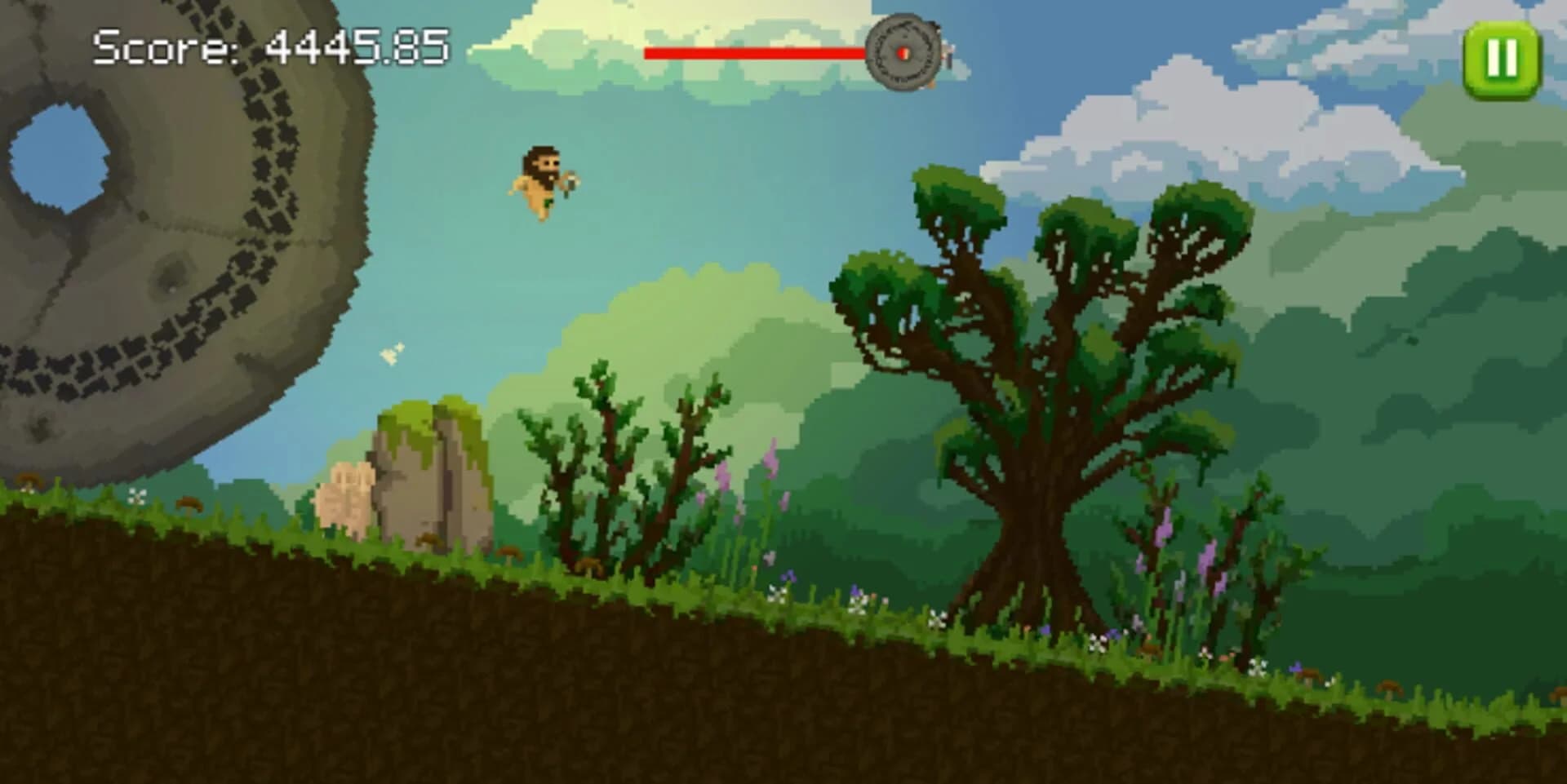The width and height of the screenshot is (1567, 784).
Task: Tap the rolling boulder icon on the chase bar
Action: click(903, 51)
